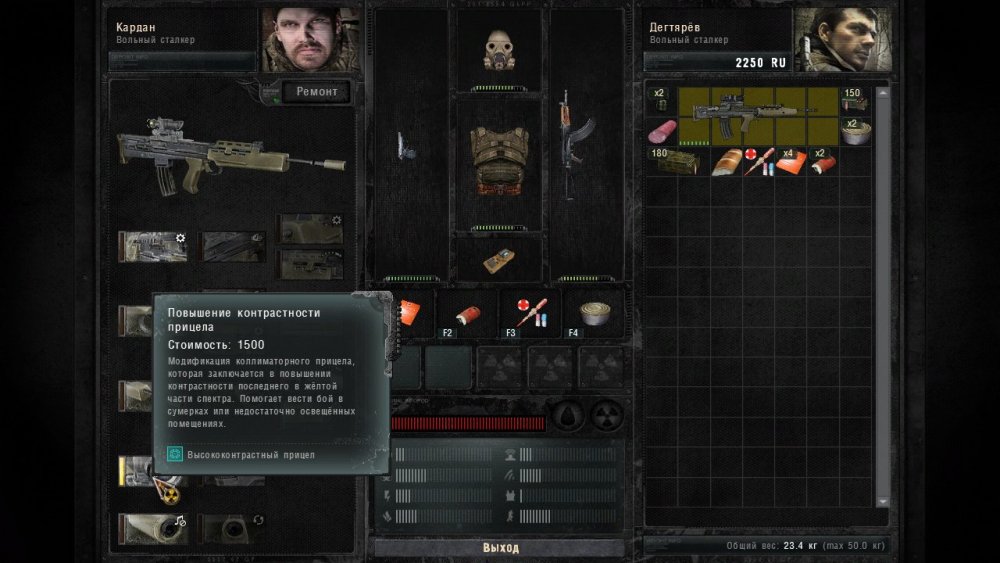Screen dimensions: 1000x563
Task: Select the sausage item in inventory
Action: (661, 132)
